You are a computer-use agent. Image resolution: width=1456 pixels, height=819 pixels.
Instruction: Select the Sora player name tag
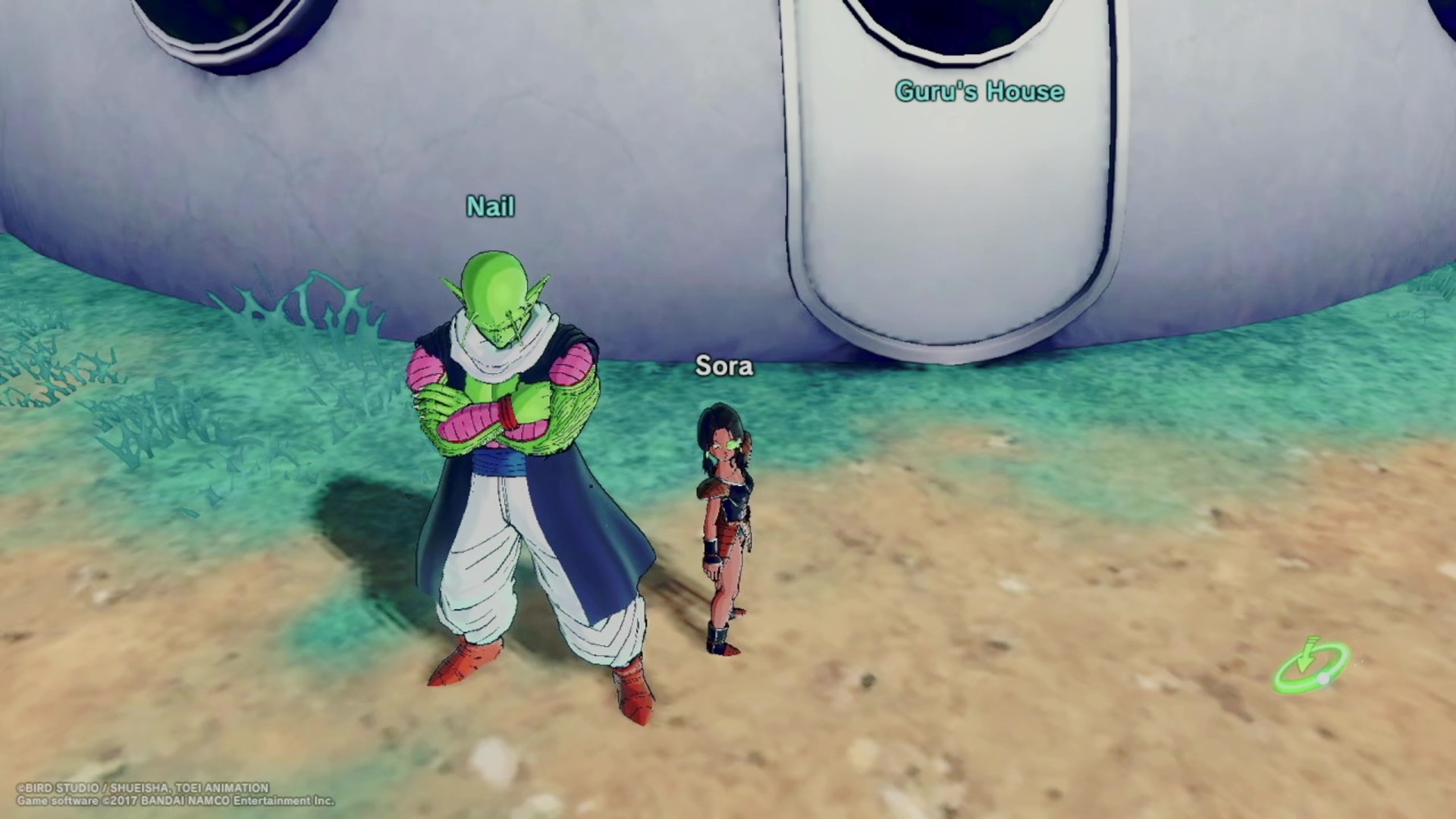tap(724, 366)
